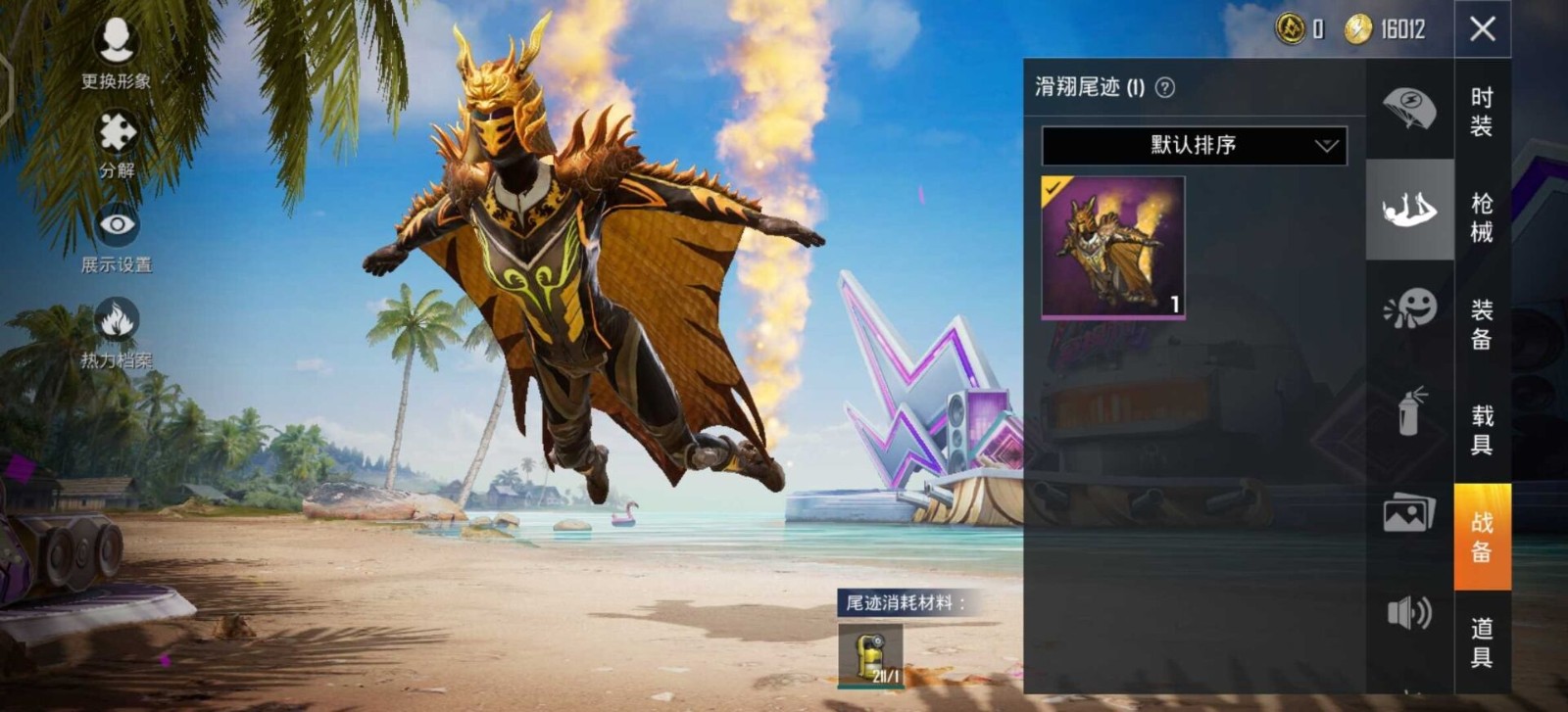This screenshot has height=712, width=1568.
Task: Deselect the golden glide trail item
Action: (1112, 243)
